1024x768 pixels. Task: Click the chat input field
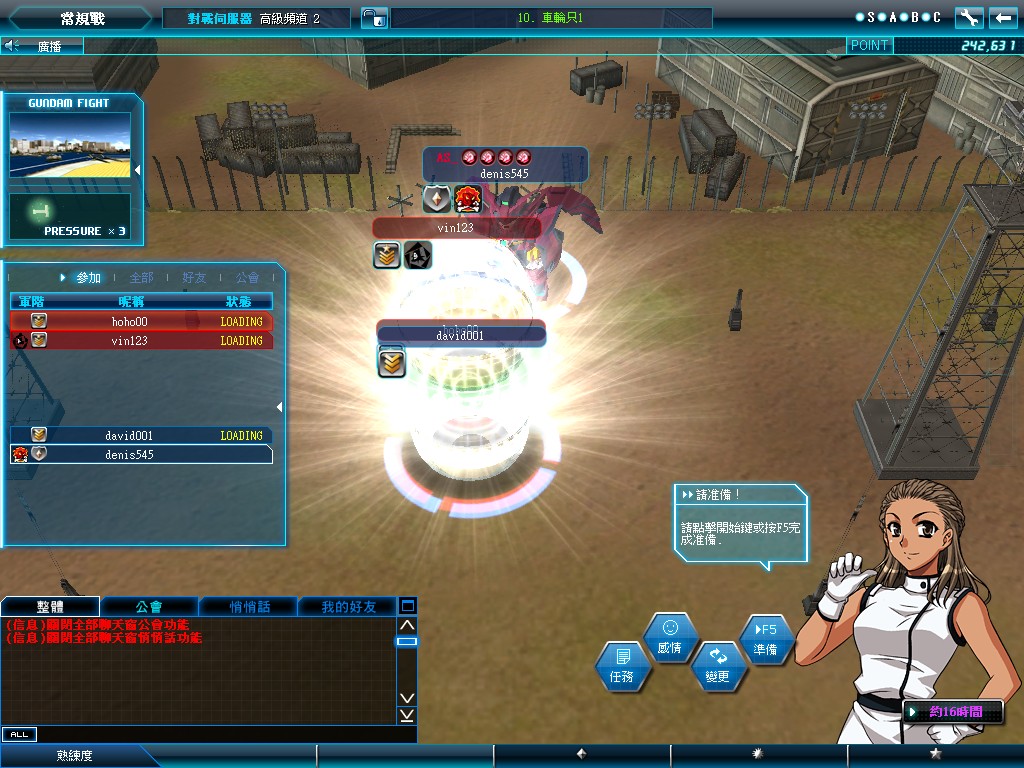[x=220, y=734]
